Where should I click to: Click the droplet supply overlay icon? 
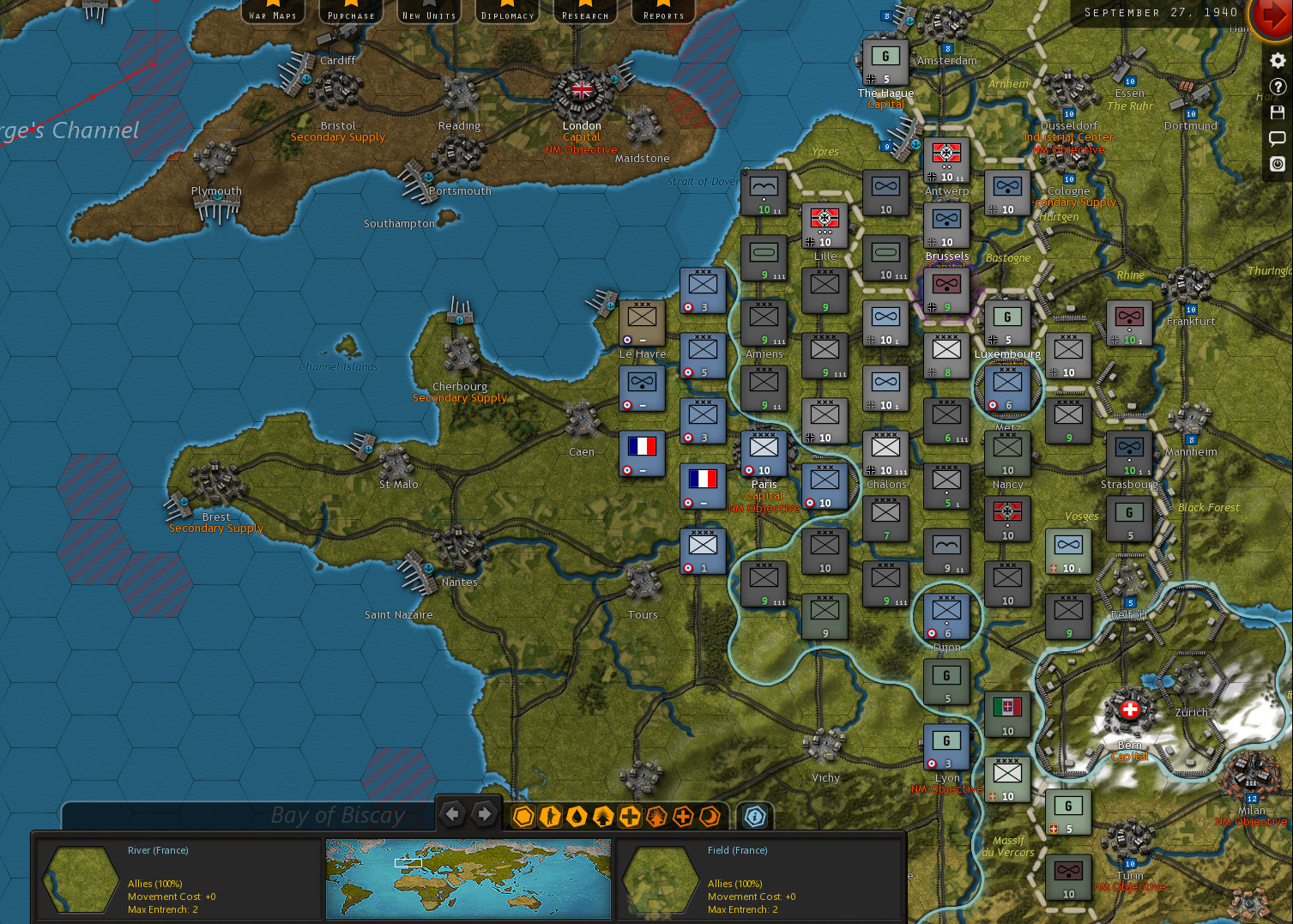pos(577,817)
